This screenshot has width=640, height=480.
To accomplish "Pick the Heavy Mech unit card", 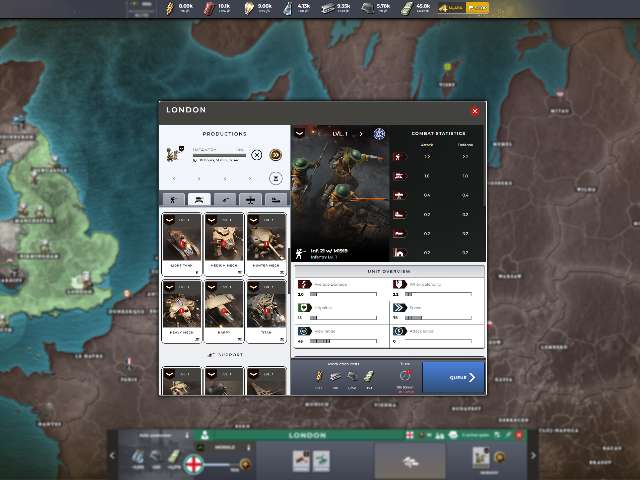I will pos(182,304).
